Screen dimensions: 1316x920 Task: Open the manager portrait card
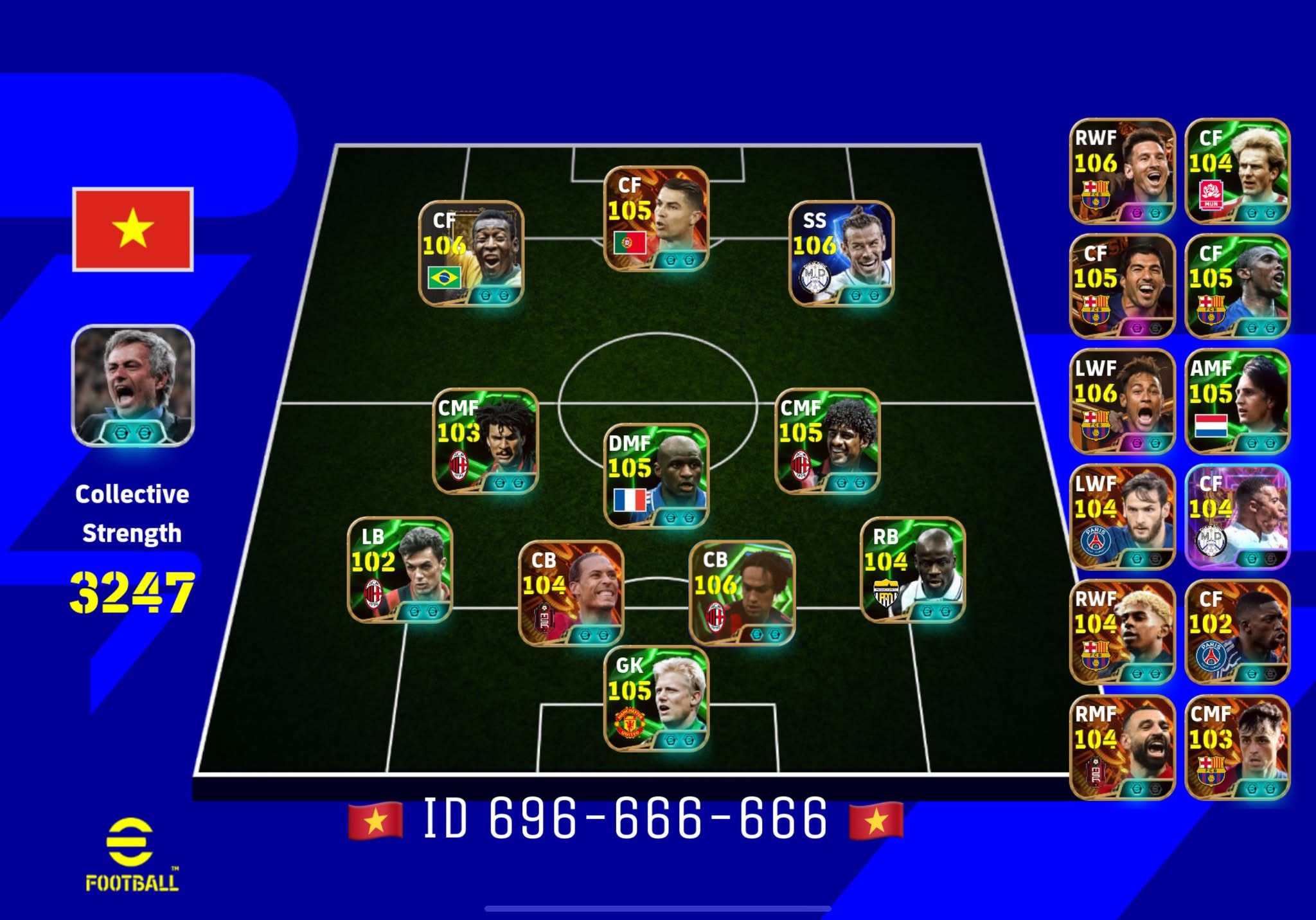point(133,386)
